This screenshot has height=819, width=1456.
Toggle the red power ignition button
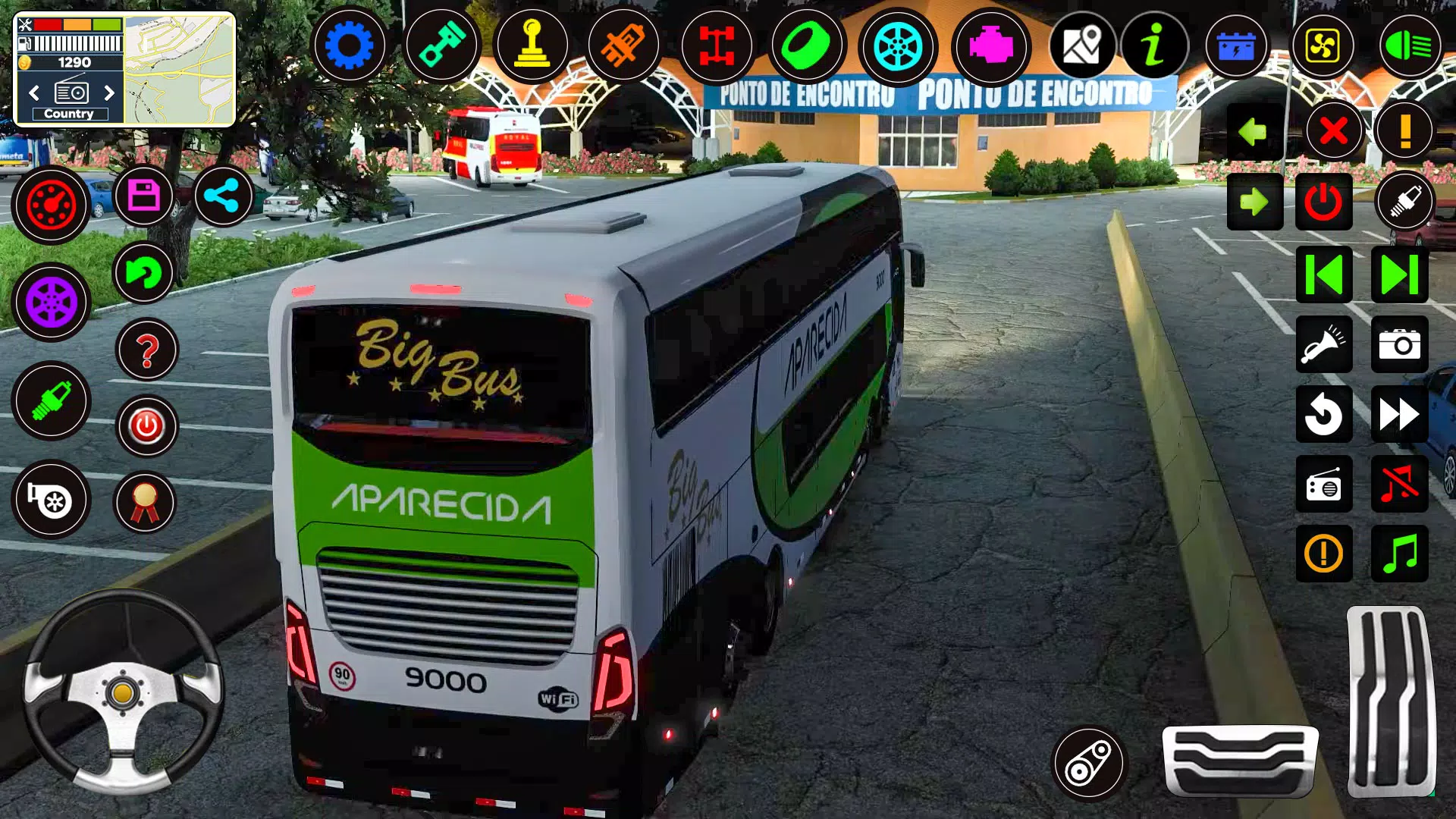pyautogui.click(x=1323, y=202)
